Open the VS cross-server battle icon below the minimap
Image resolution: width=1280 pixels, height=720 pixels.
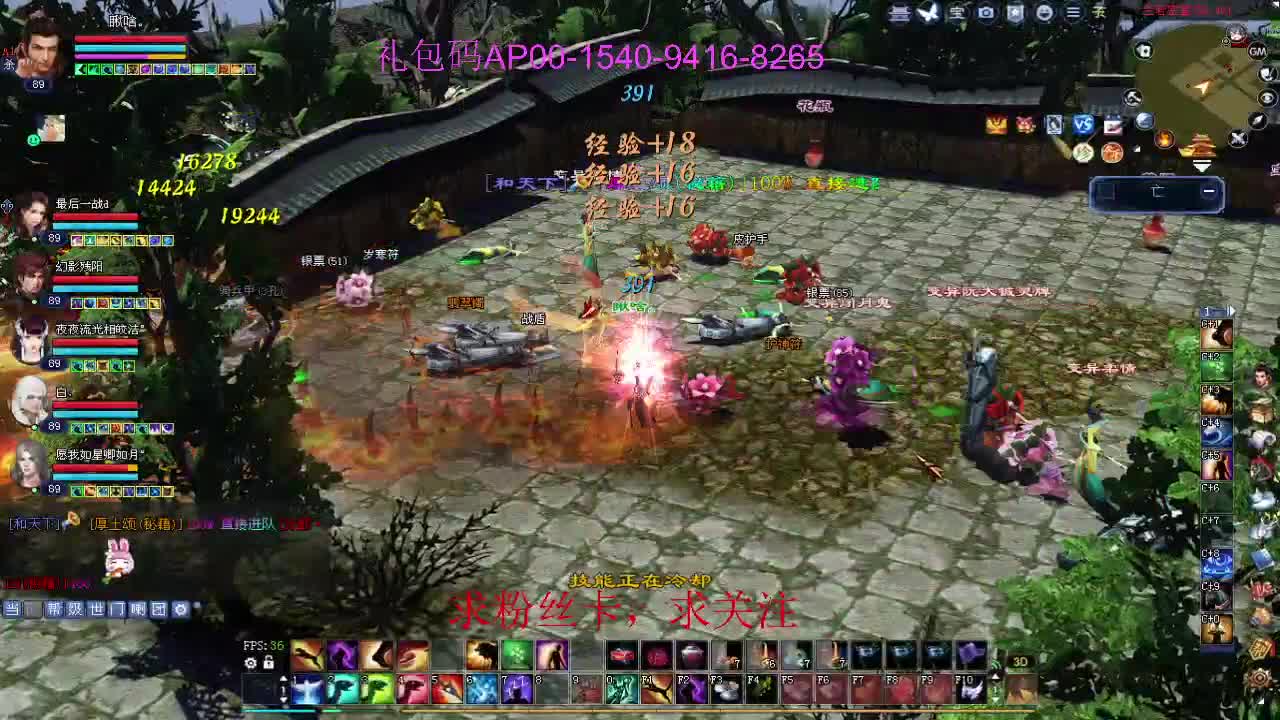pyautogui.click(x=1082, y=123)
